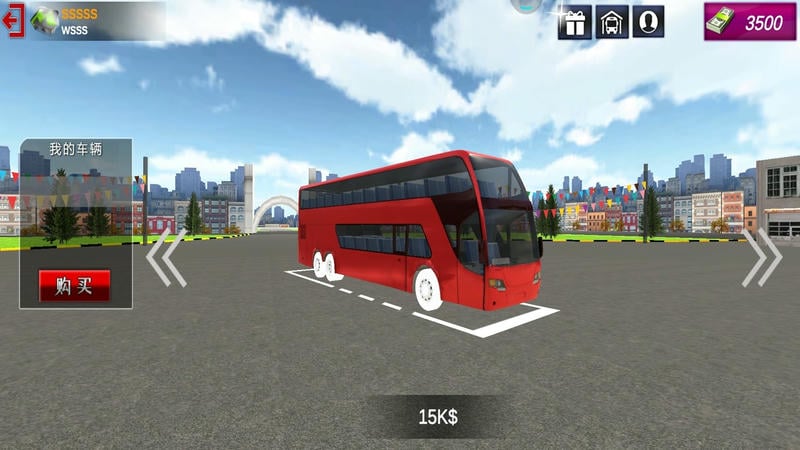This screenshot has height=450, width=800.
Task: Show the next vehicle with right chevrons
Action: (x=761, y=258)
